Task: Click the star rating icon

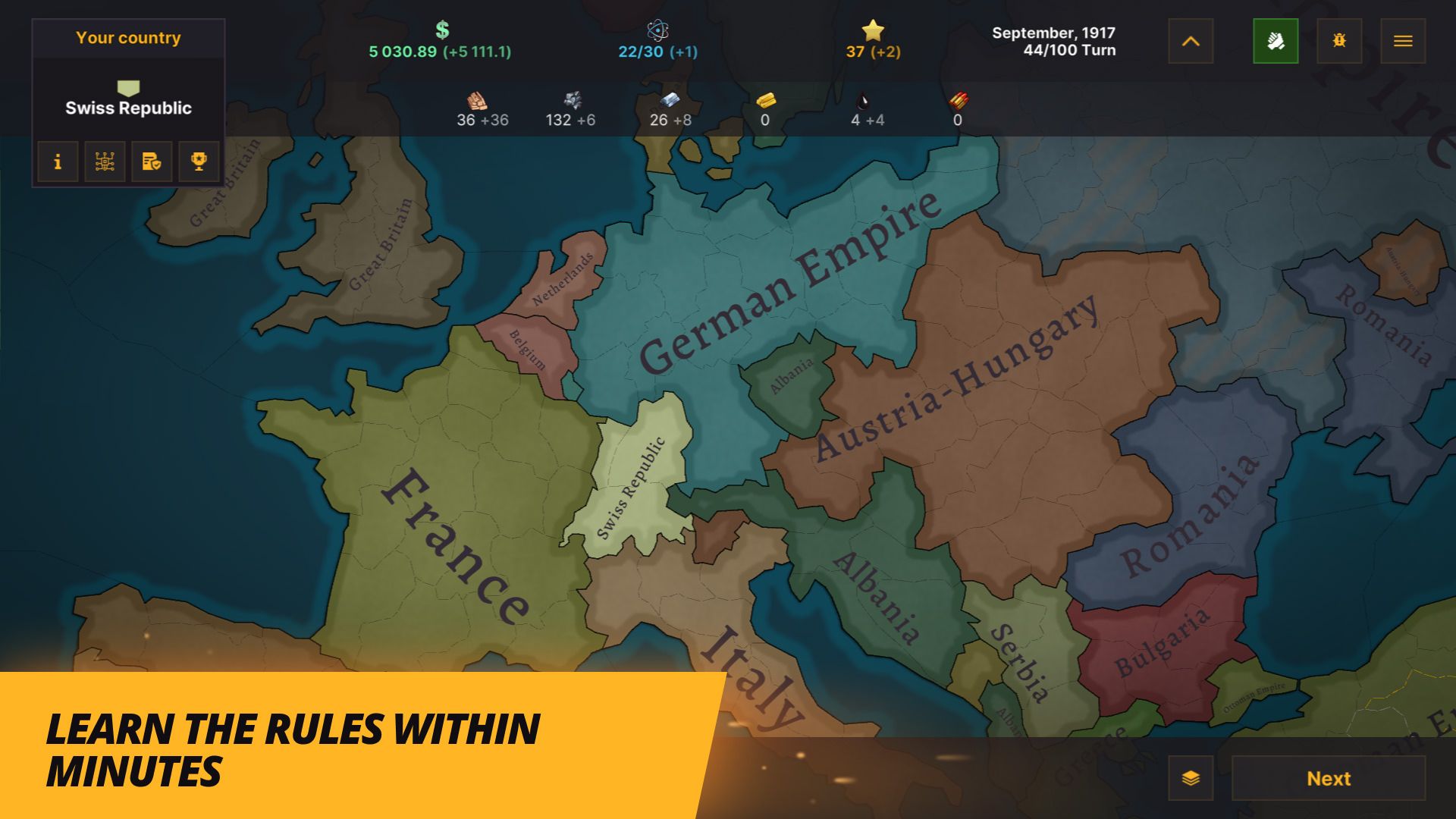Action: pos(874,31)
